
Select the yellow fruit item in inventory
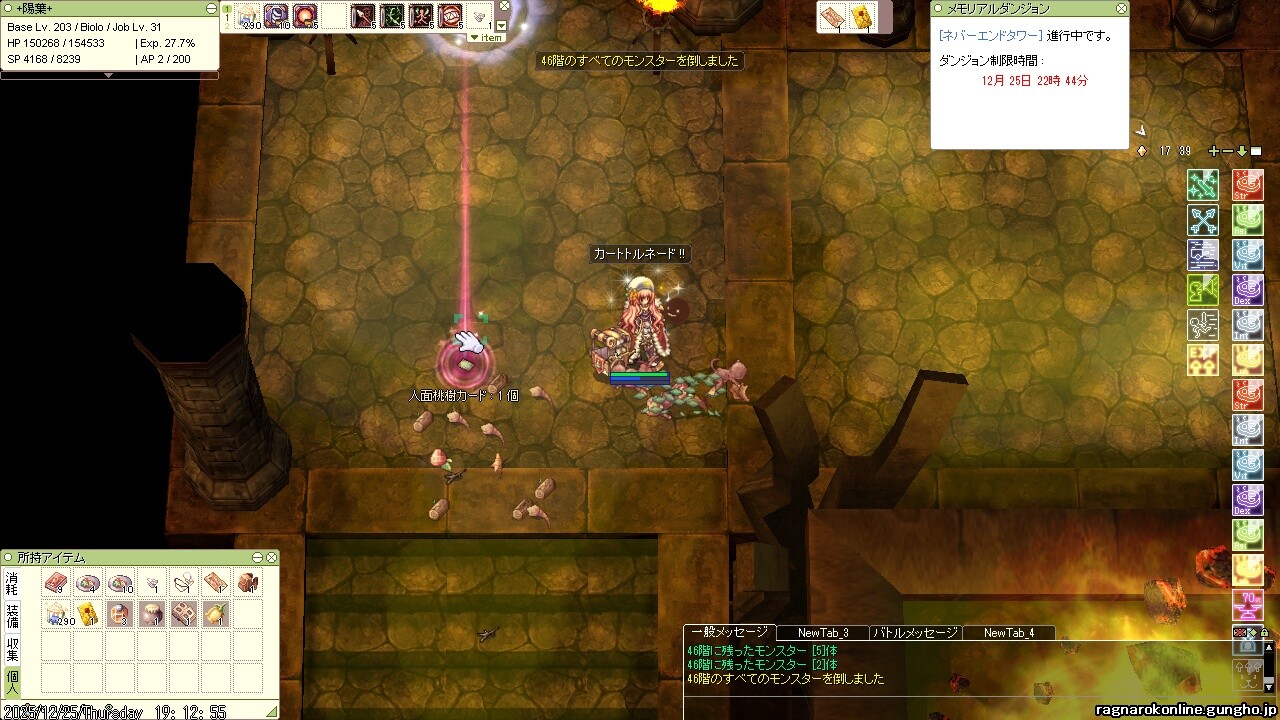[215, 614]
